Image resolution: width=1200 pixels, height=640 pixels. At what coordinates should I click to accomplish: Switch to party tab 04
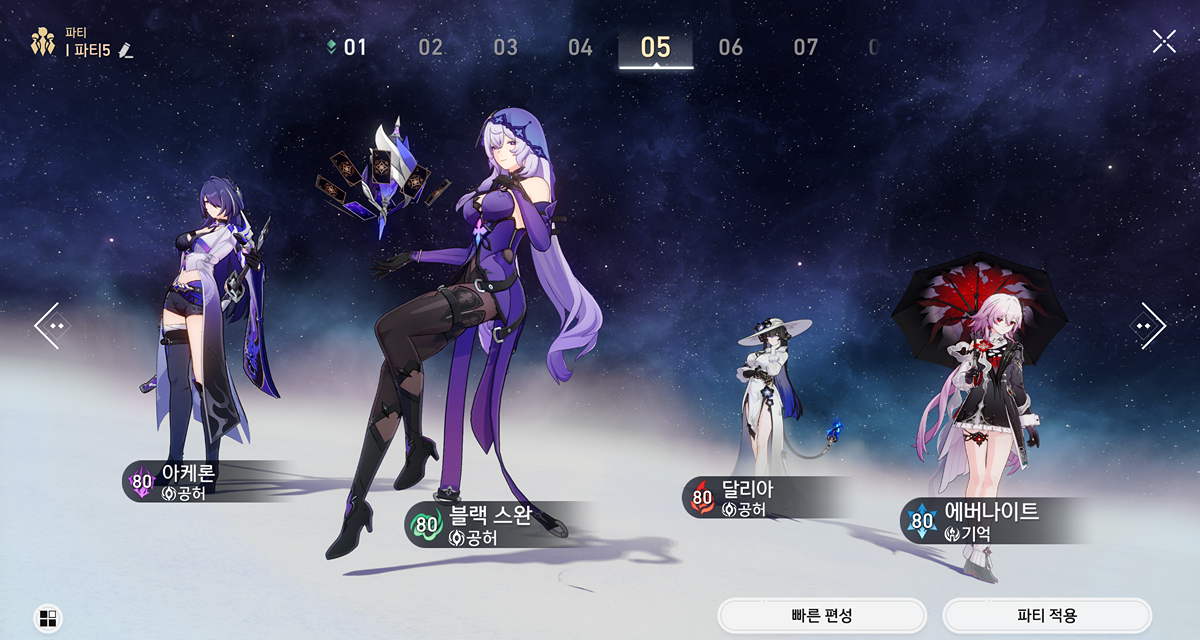[580, 47]
